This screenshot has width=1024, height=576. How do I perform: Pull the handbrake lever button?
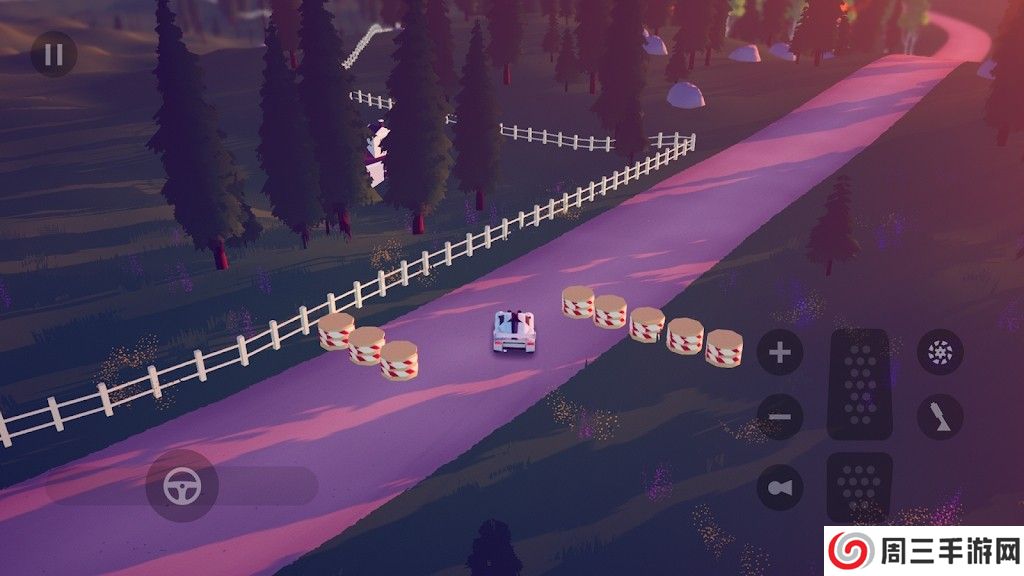click(940, 417)
